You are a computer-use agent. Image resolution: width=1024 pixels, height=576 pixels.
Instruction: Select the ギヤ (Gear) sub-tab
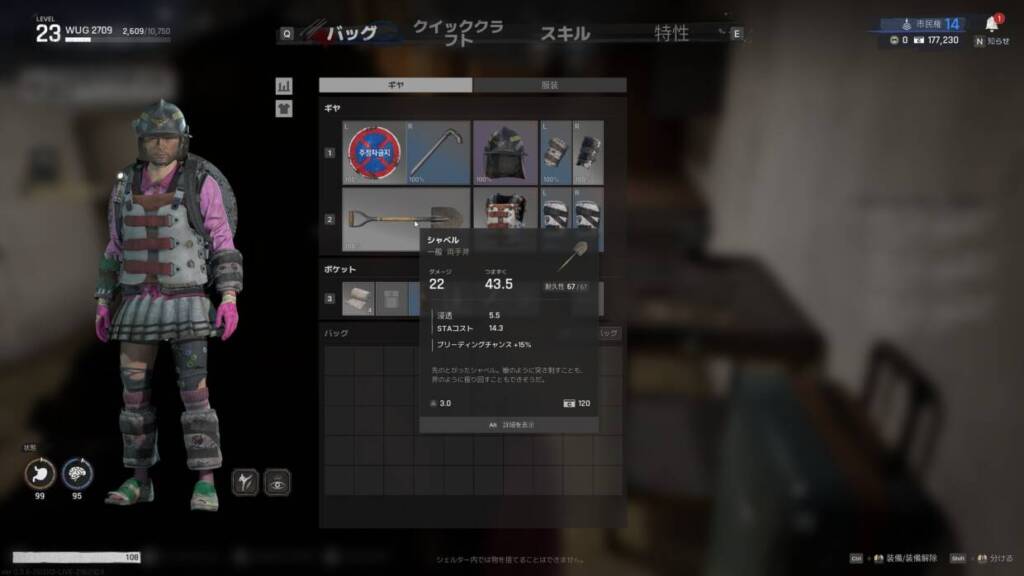coord(396,86)
